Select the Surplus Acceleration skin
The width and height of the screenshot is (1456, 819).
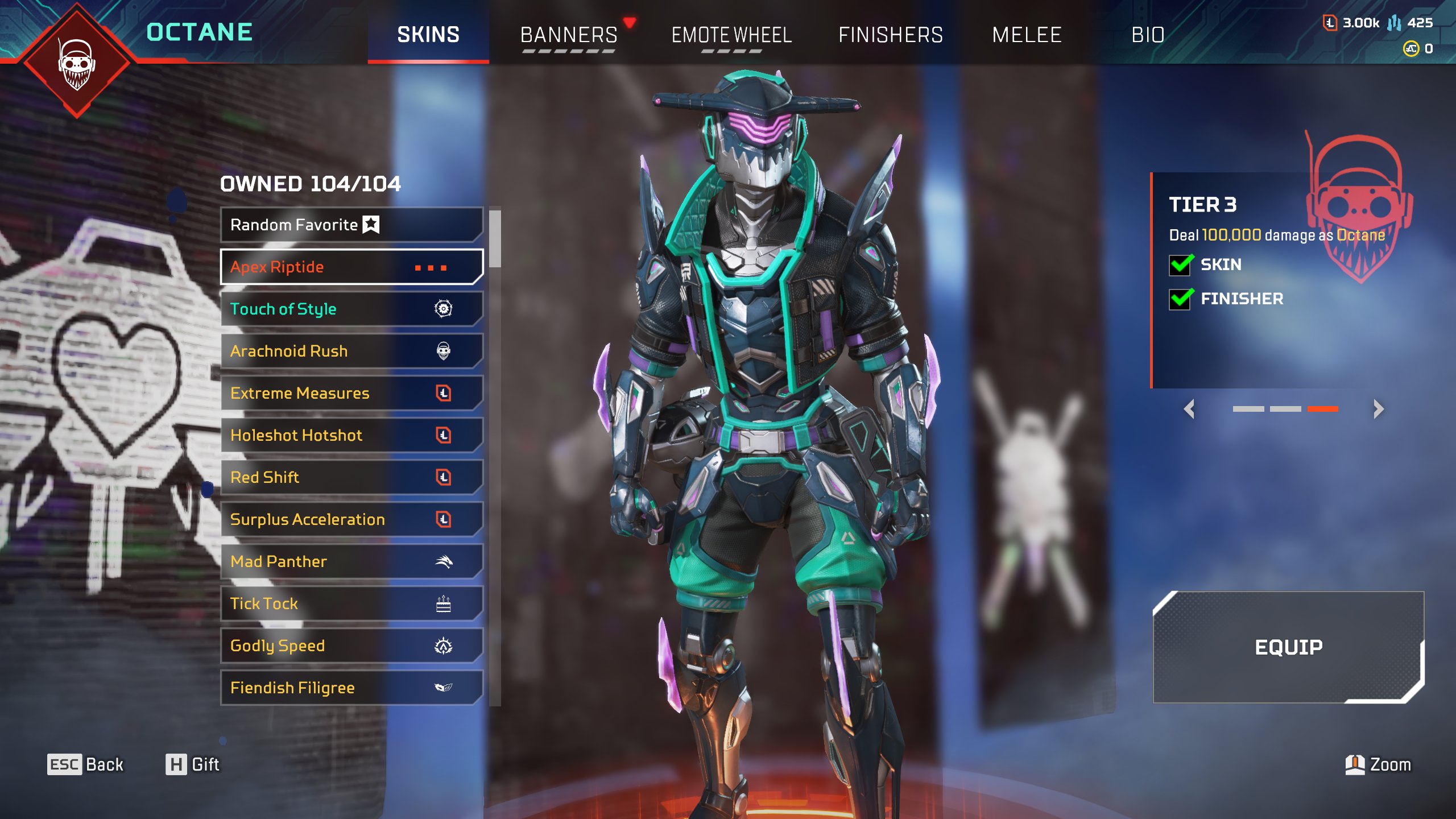click(x=351, y=519)
